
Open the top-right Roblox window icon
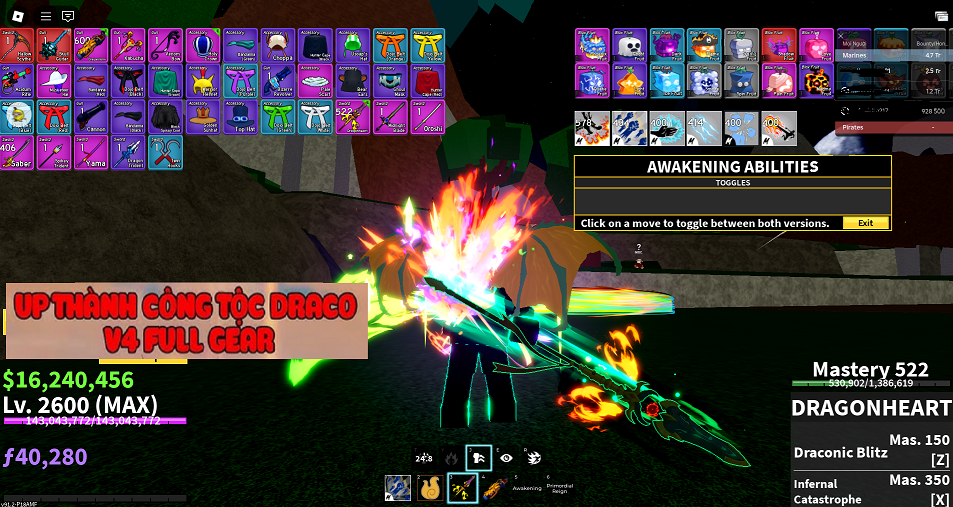coord(940,16)
